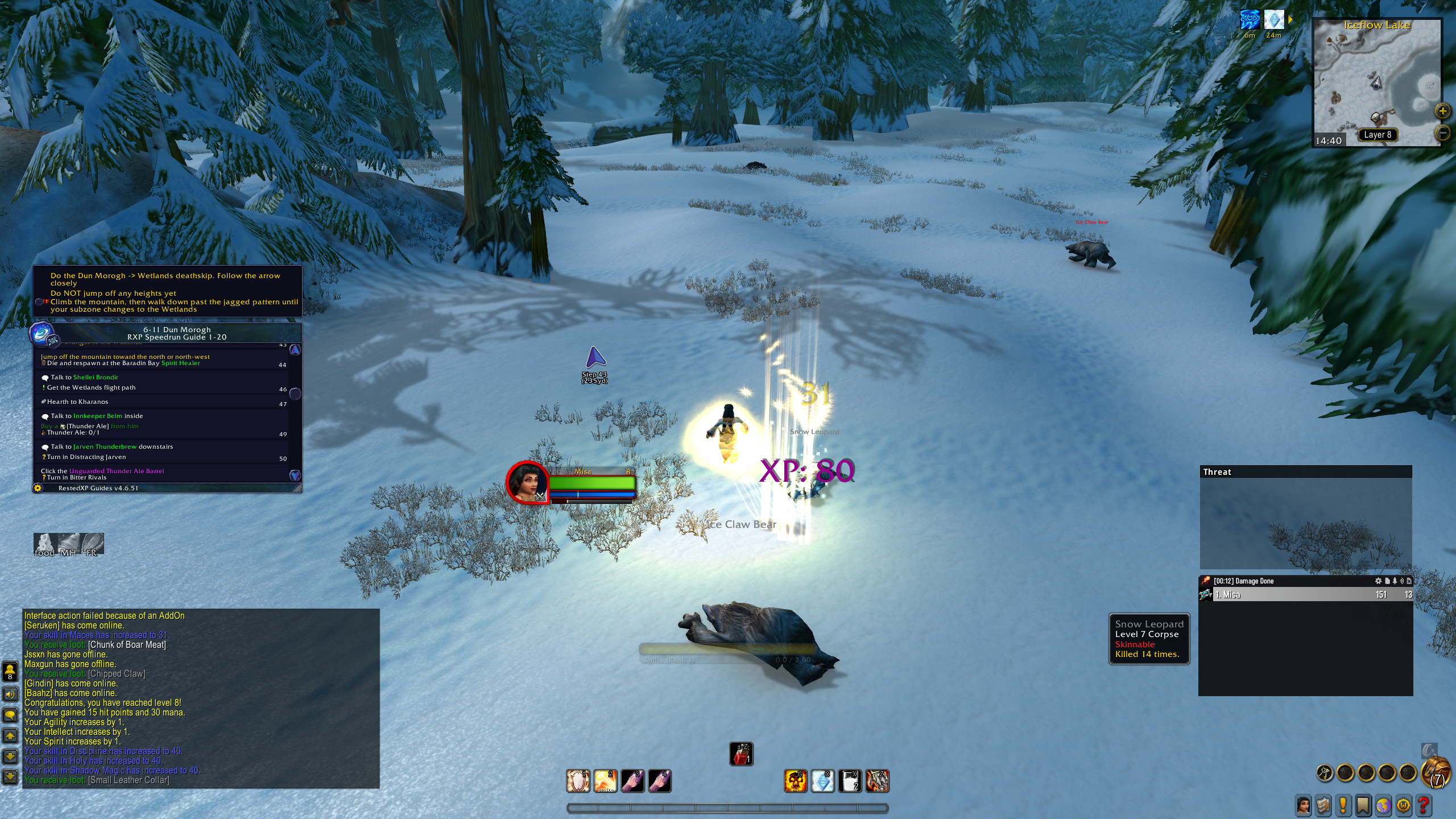Open the quest log exclamation button
Screen dimensions: 1456x819
pyautogui.click(x=1343, y=805)
